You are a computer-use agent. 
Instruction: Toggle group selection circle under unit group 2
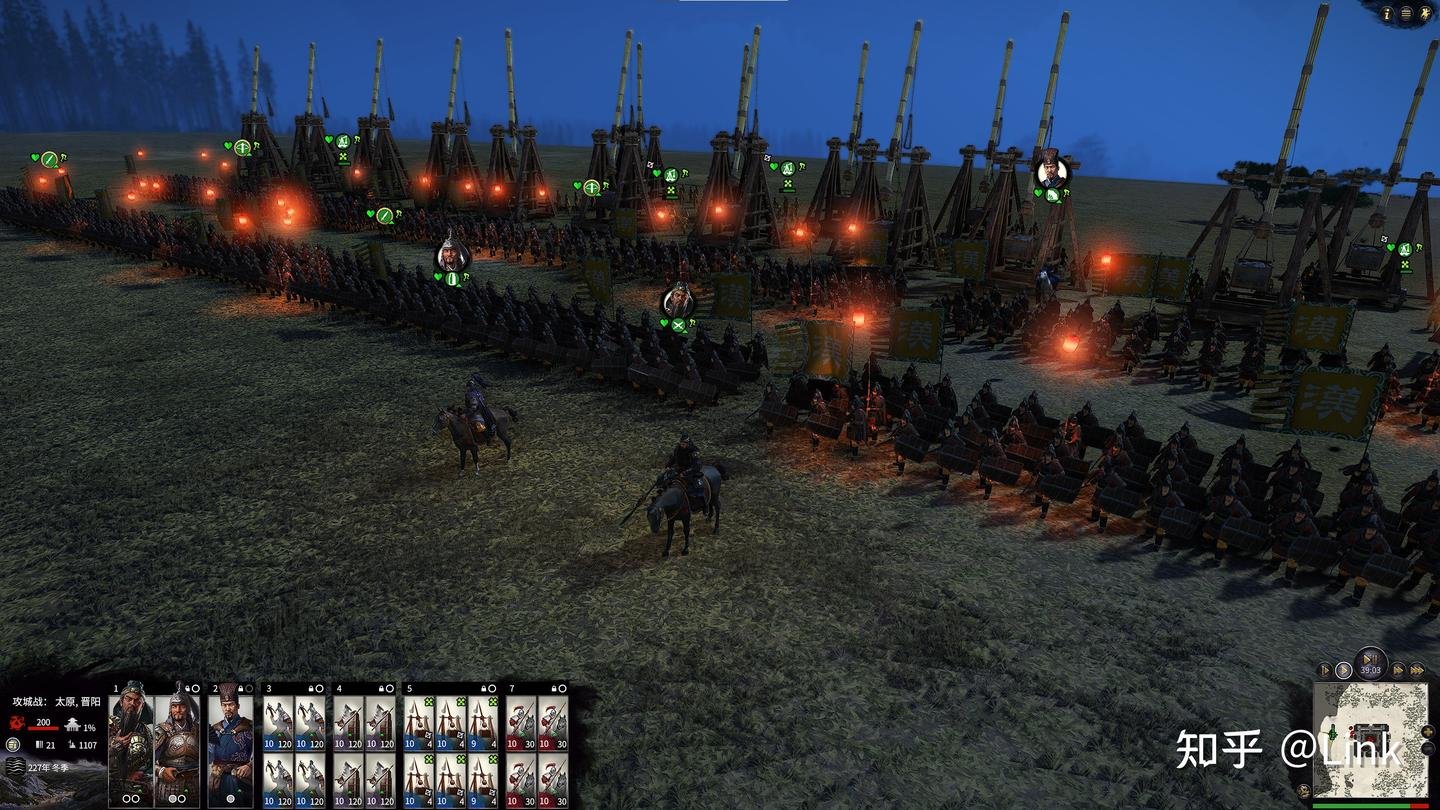coord(231,797)
